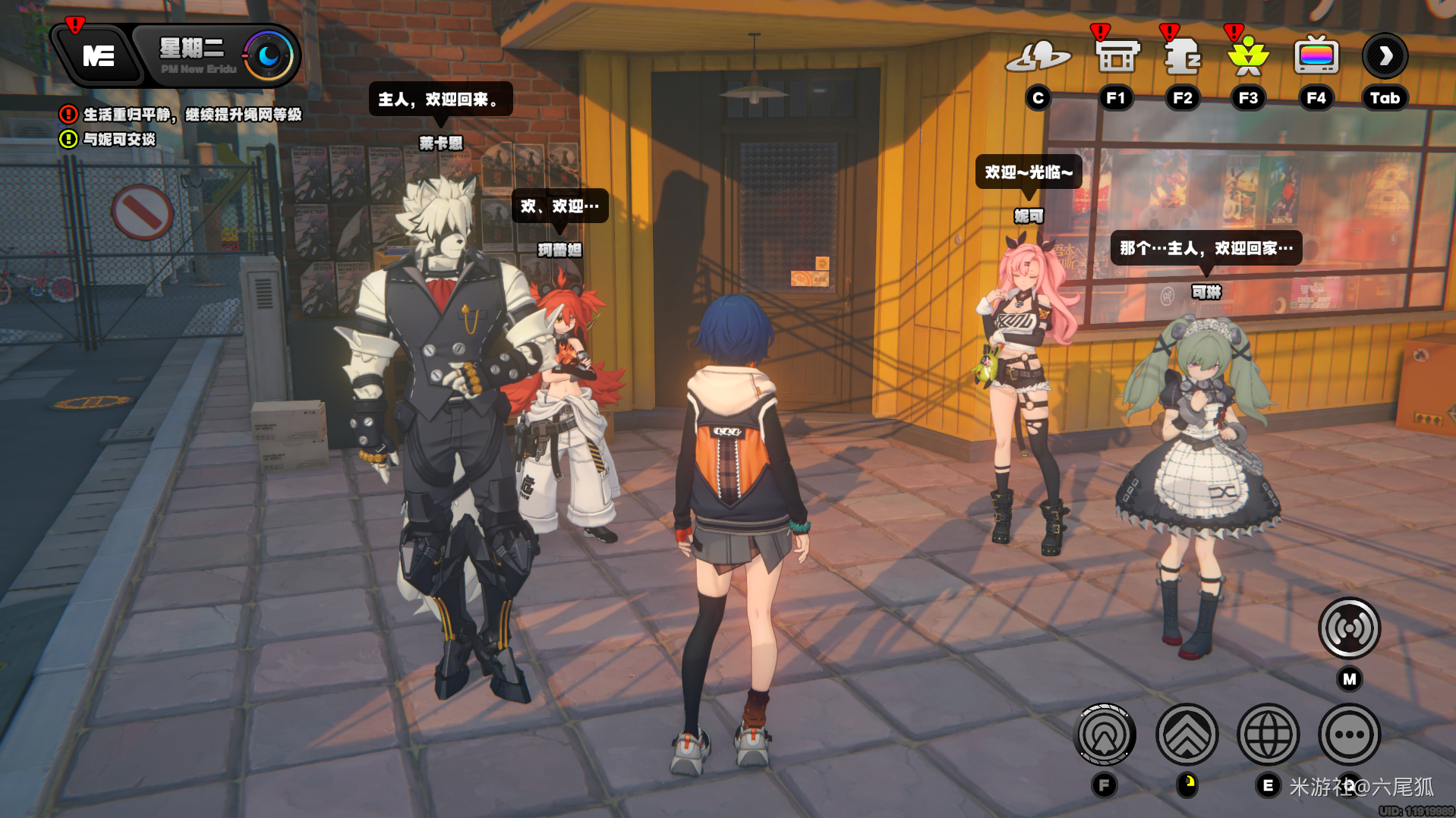Activate the signal wave circle icon
The image size is (1456, 818).
[x=1349, y=628]
